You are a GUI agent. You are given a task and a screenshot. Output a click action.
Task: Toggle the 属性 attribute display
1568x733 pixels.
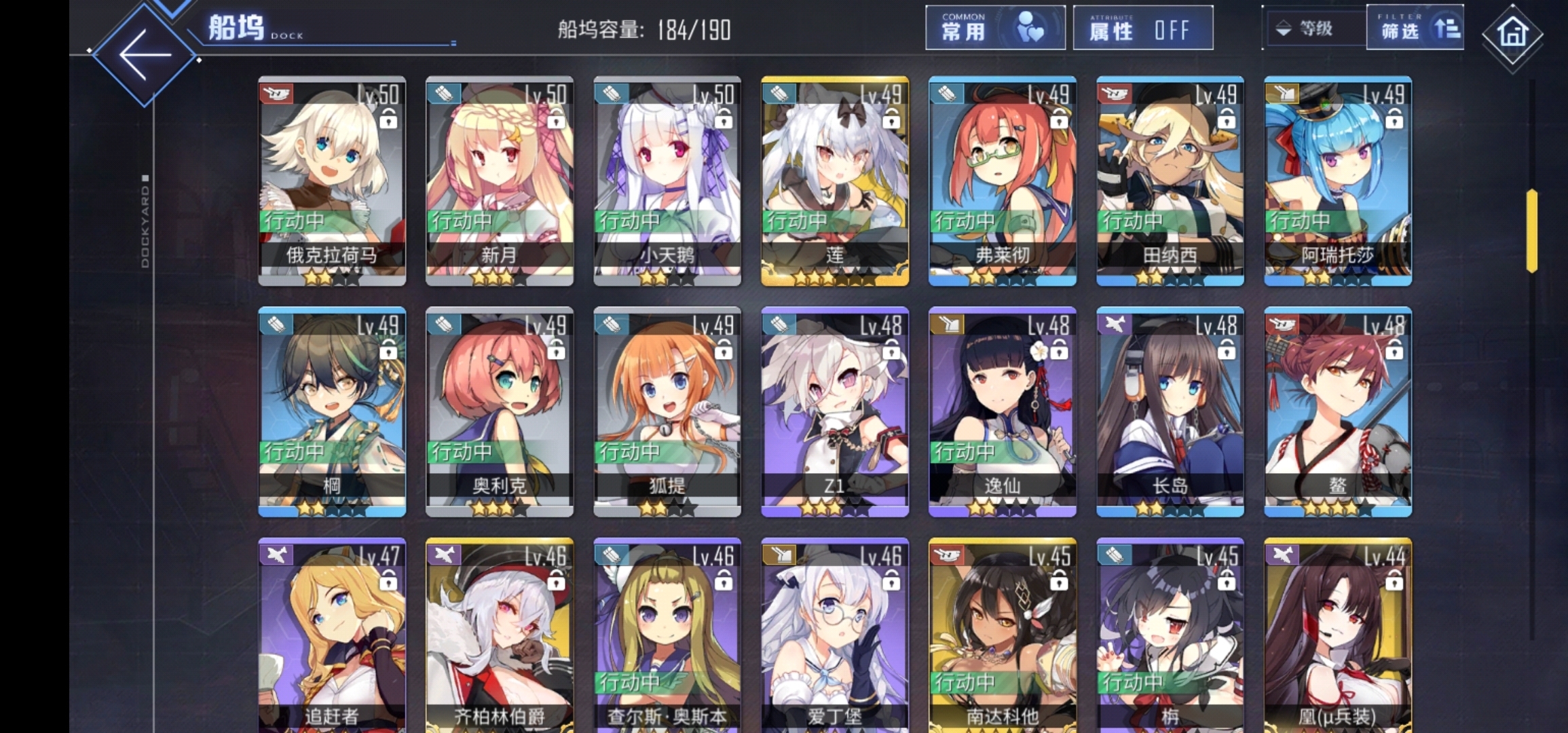point(1142,29)
